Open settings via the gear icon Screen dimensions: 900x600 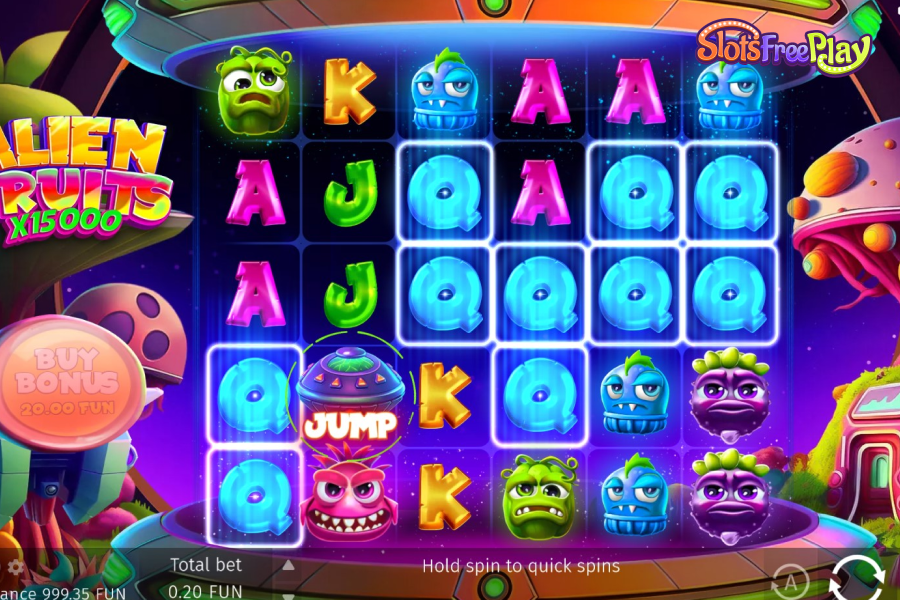13,567
